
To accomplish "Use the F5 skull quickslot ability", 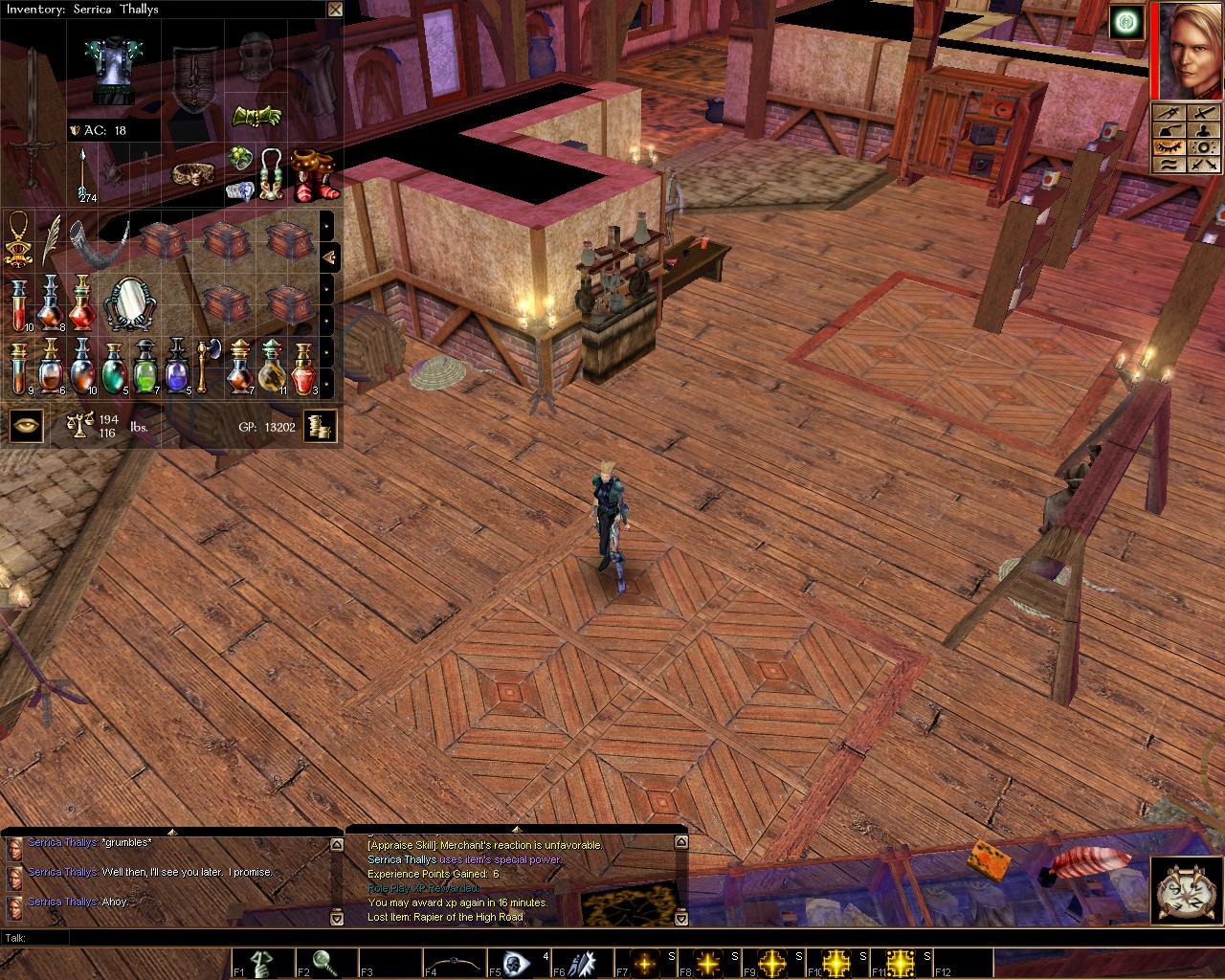I will point(519,963).
